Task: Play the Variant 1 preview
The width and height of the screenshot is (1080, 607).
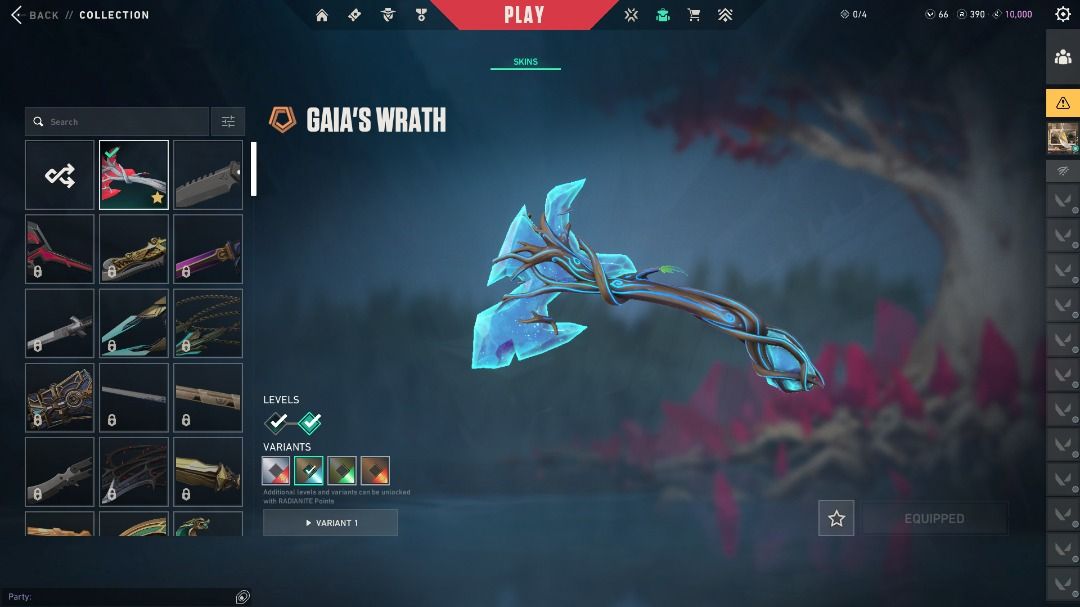Action: 330,523
